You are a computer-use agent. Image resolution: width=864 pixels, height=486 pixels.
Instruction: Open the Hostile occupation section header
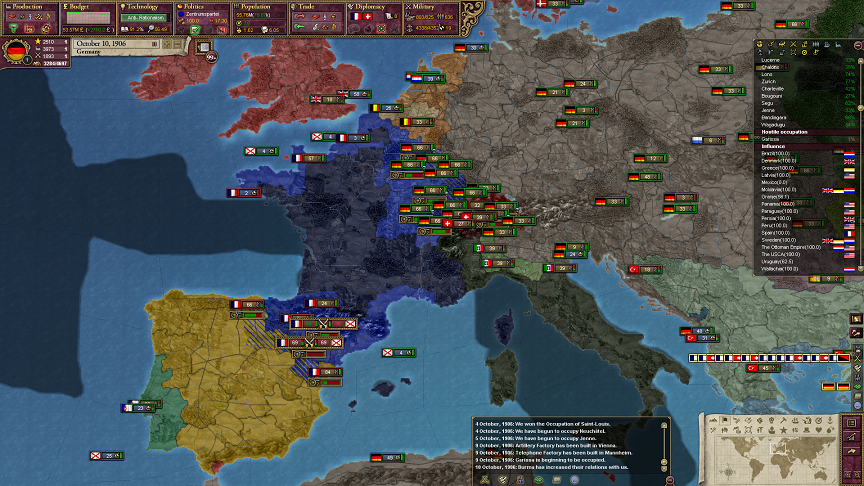point(785,132)
